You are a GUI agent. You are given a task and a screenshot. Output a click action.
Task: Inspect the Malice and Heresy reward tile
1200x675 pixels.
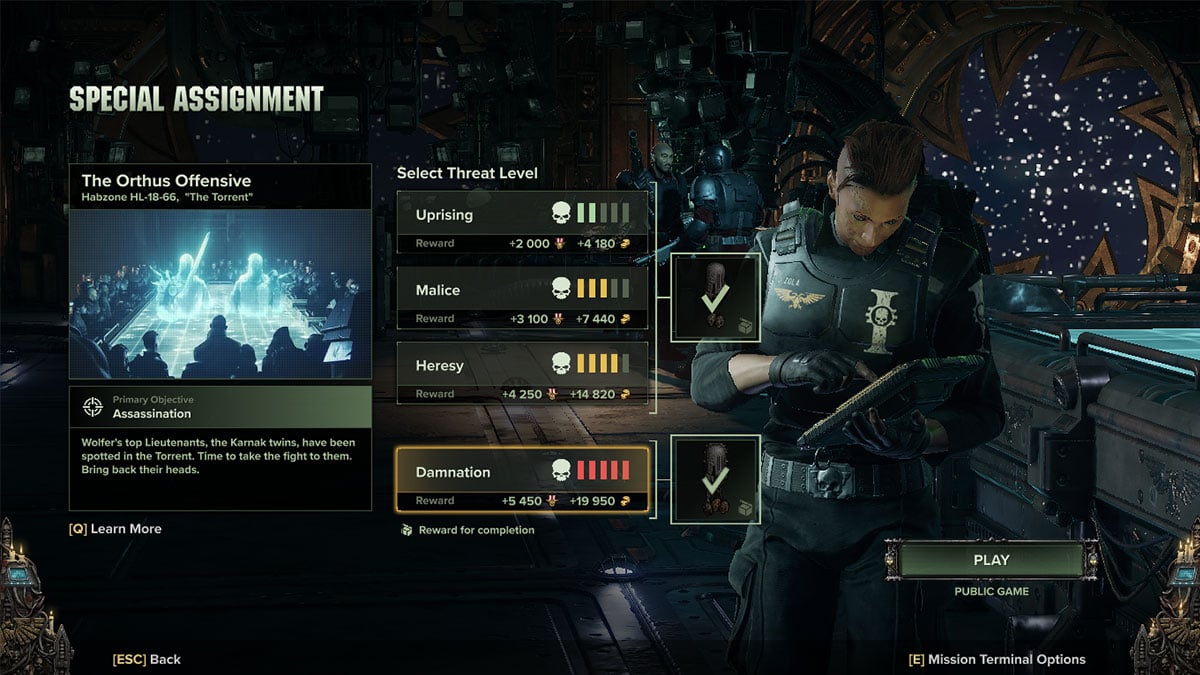[x=715, y=297]
